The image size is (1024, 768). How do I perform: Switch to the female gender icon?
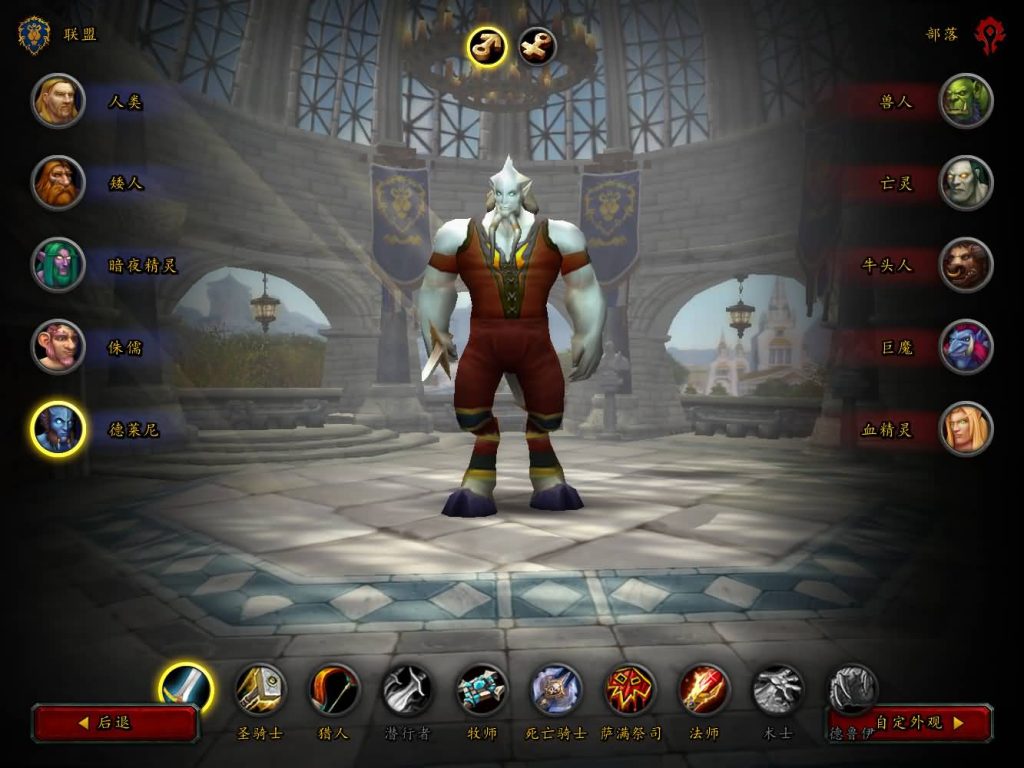click(x=537, y=46)
